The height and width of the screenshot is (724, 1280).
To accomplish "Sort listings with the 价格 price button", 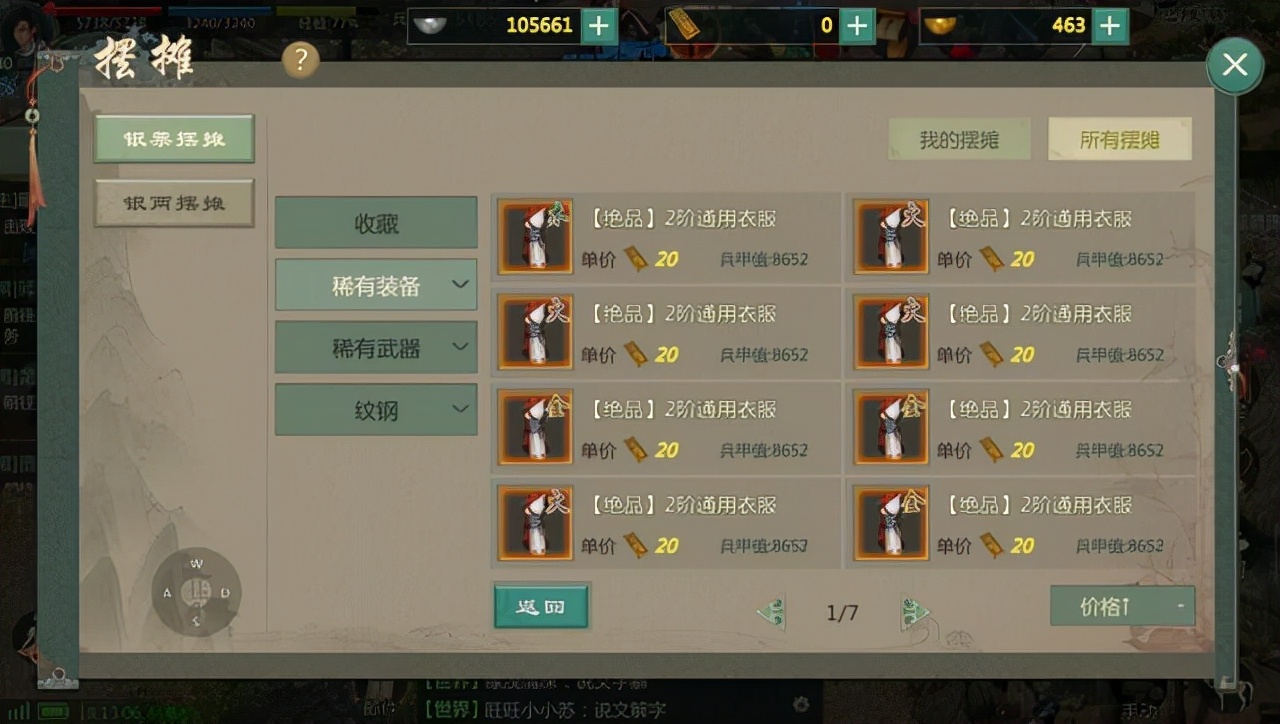I will [1121, 606].
